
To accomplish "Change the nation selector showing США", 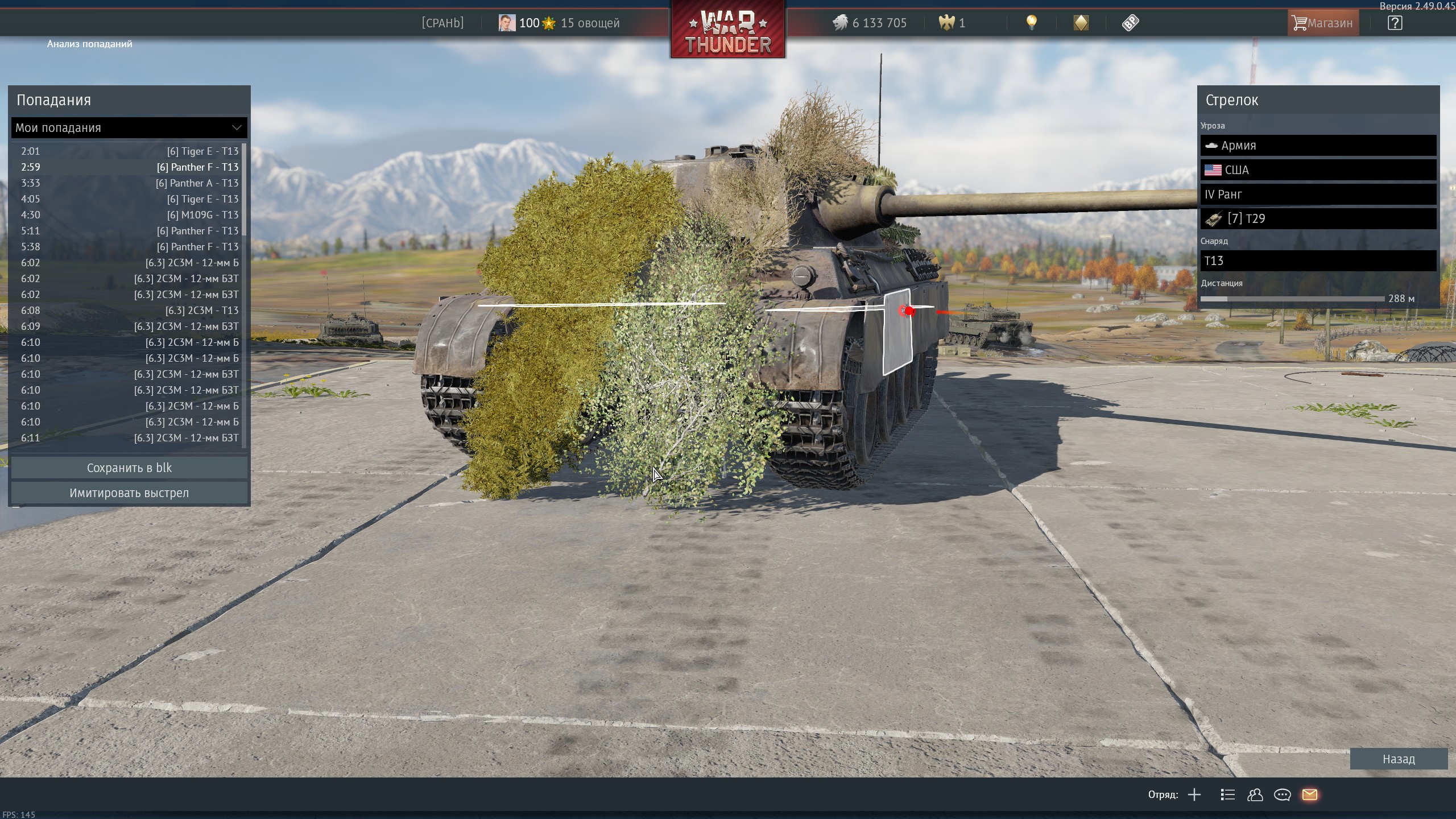I will tap(1318, 170).
